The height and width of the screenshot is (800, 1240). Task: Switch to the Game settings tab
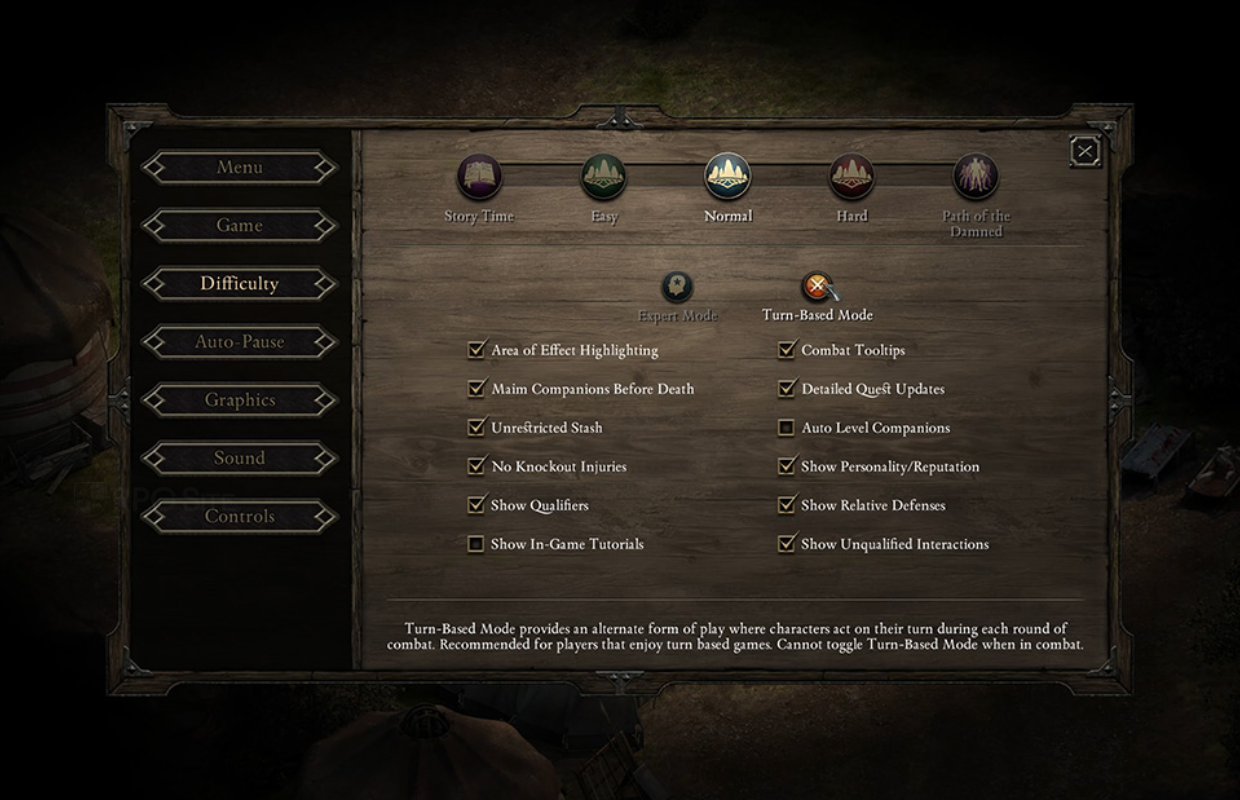click(x=239, y=226)
